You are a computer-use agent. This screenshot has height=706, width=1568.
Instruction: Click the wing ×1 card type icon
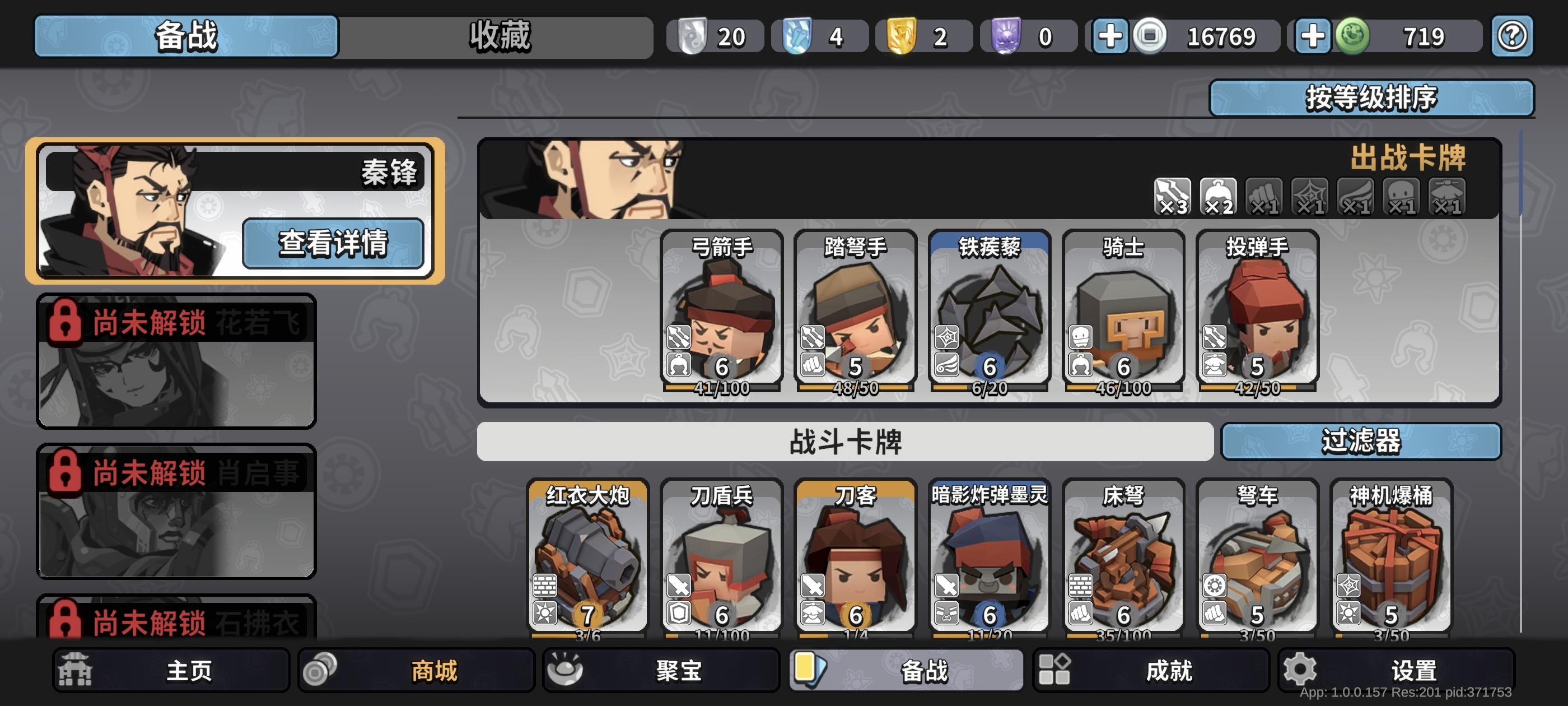(x=1354, y=196)
